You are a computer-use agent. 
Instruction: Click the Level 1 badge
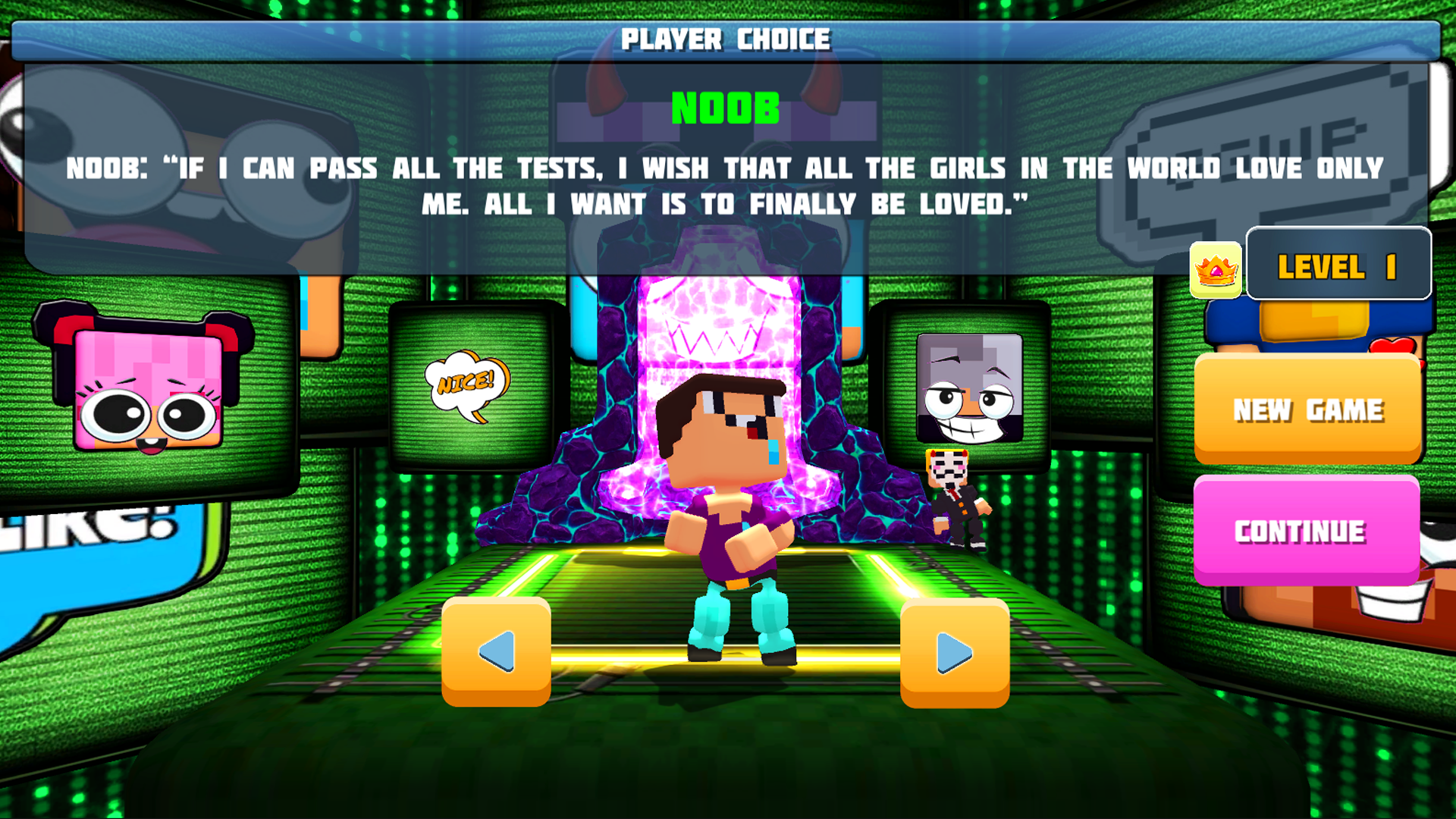click(1338, 265)
